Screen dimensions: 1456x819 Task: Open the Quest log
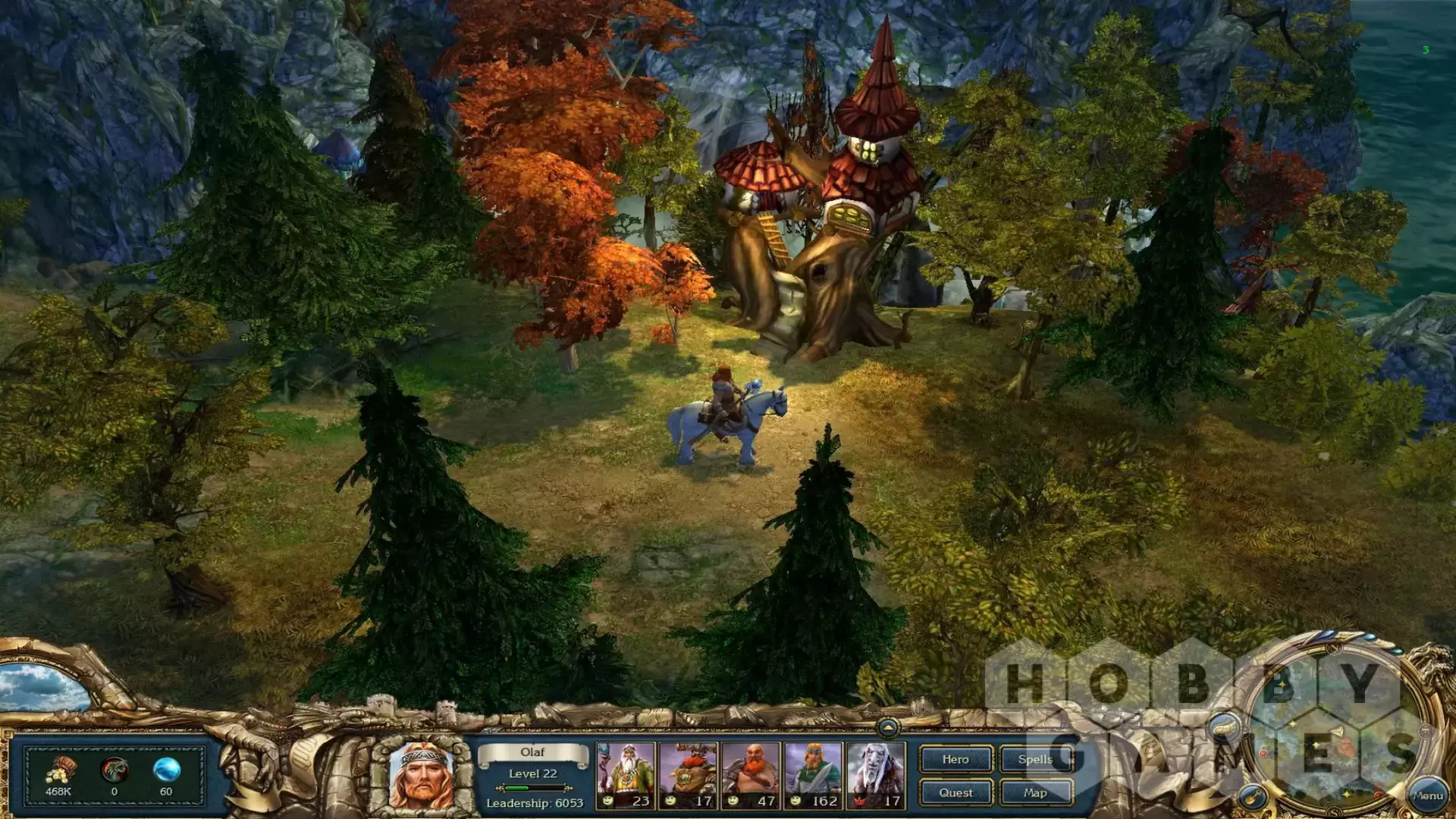[x=955, y=792]
